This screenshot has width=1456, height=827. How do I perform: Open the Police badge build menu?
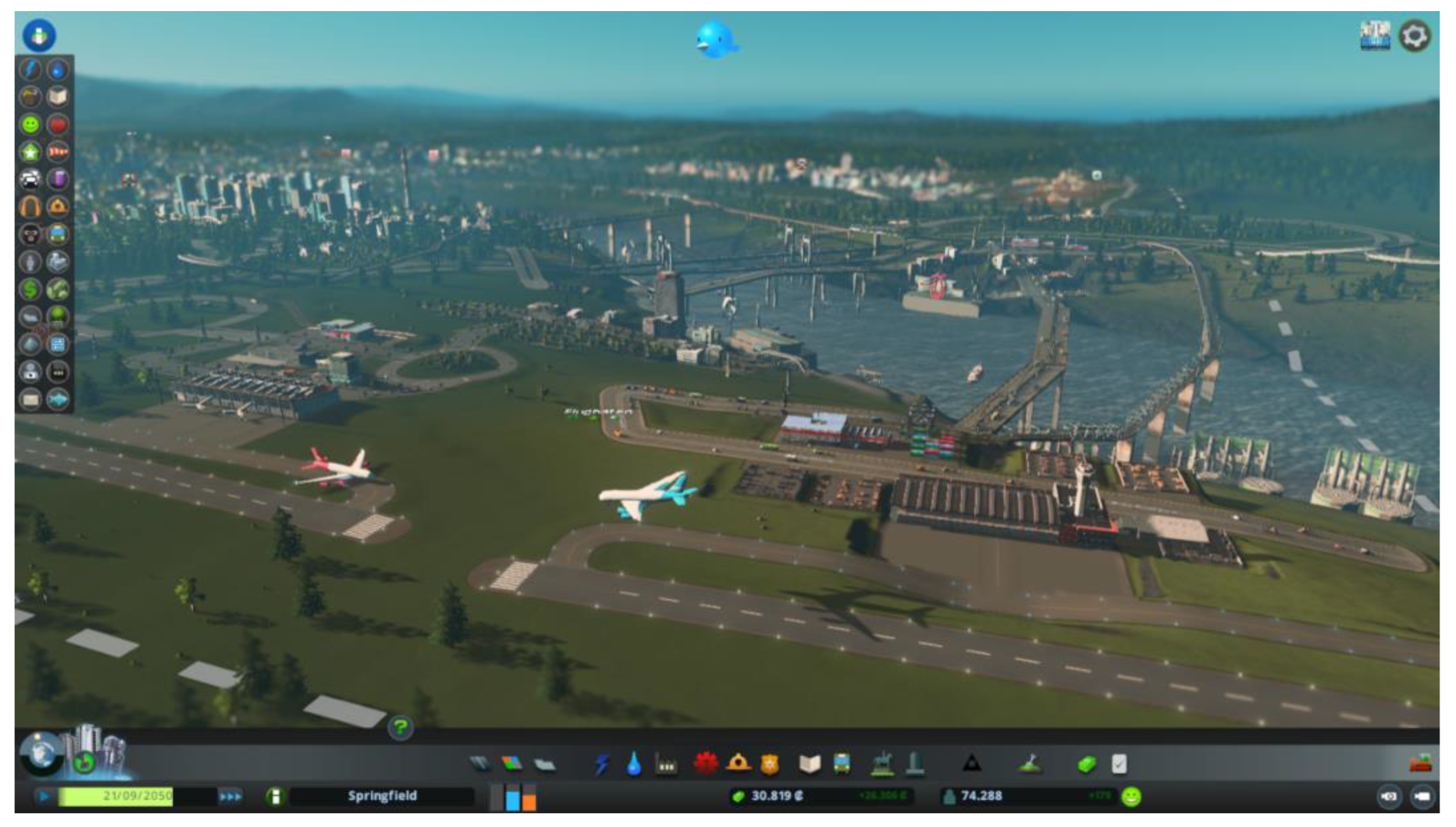point(769,764)
